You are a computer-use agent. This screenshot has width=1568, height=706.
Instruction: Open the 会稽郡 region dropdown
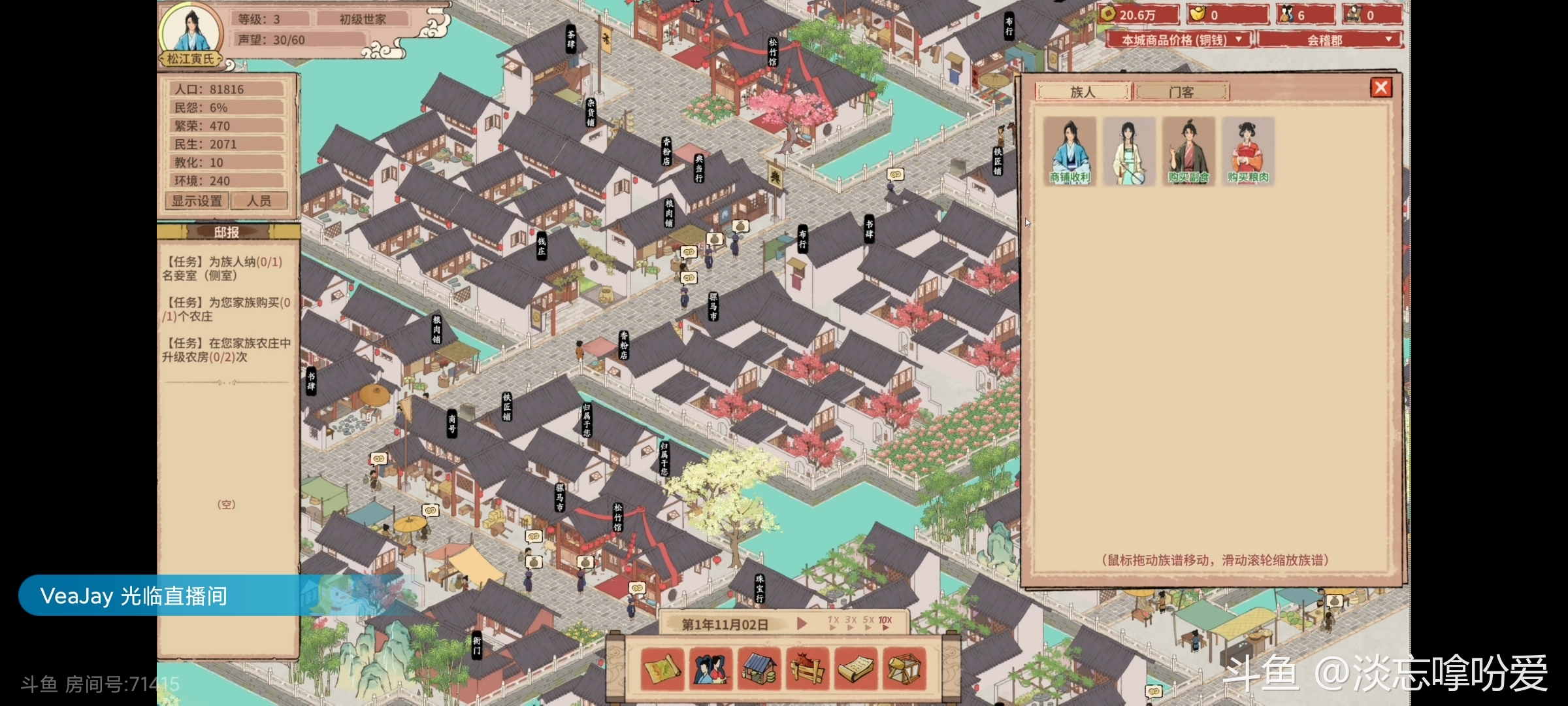1330,40
